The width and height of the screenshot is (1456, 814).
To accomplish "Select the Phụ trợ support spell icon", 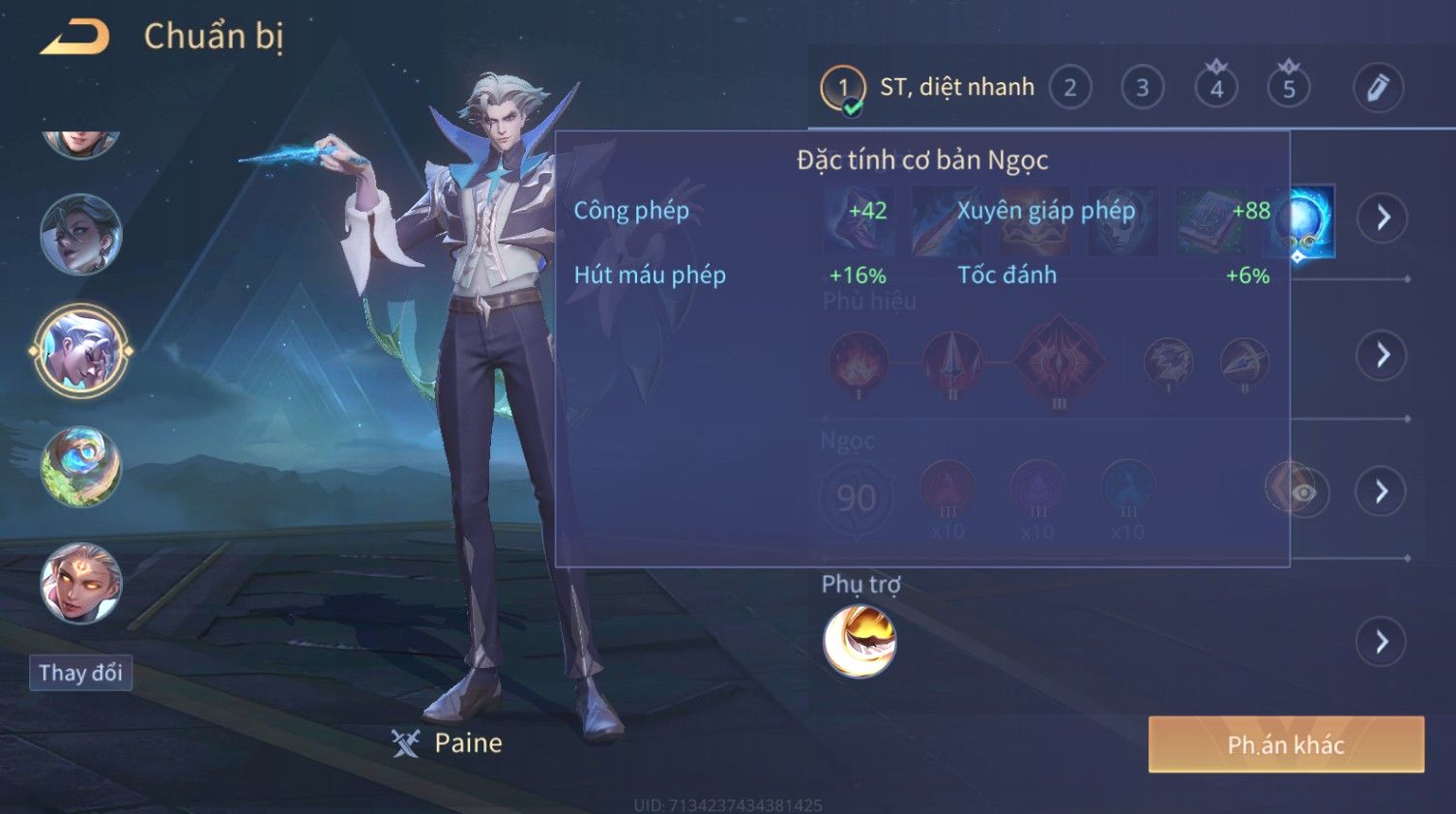I will click(859, 641).
